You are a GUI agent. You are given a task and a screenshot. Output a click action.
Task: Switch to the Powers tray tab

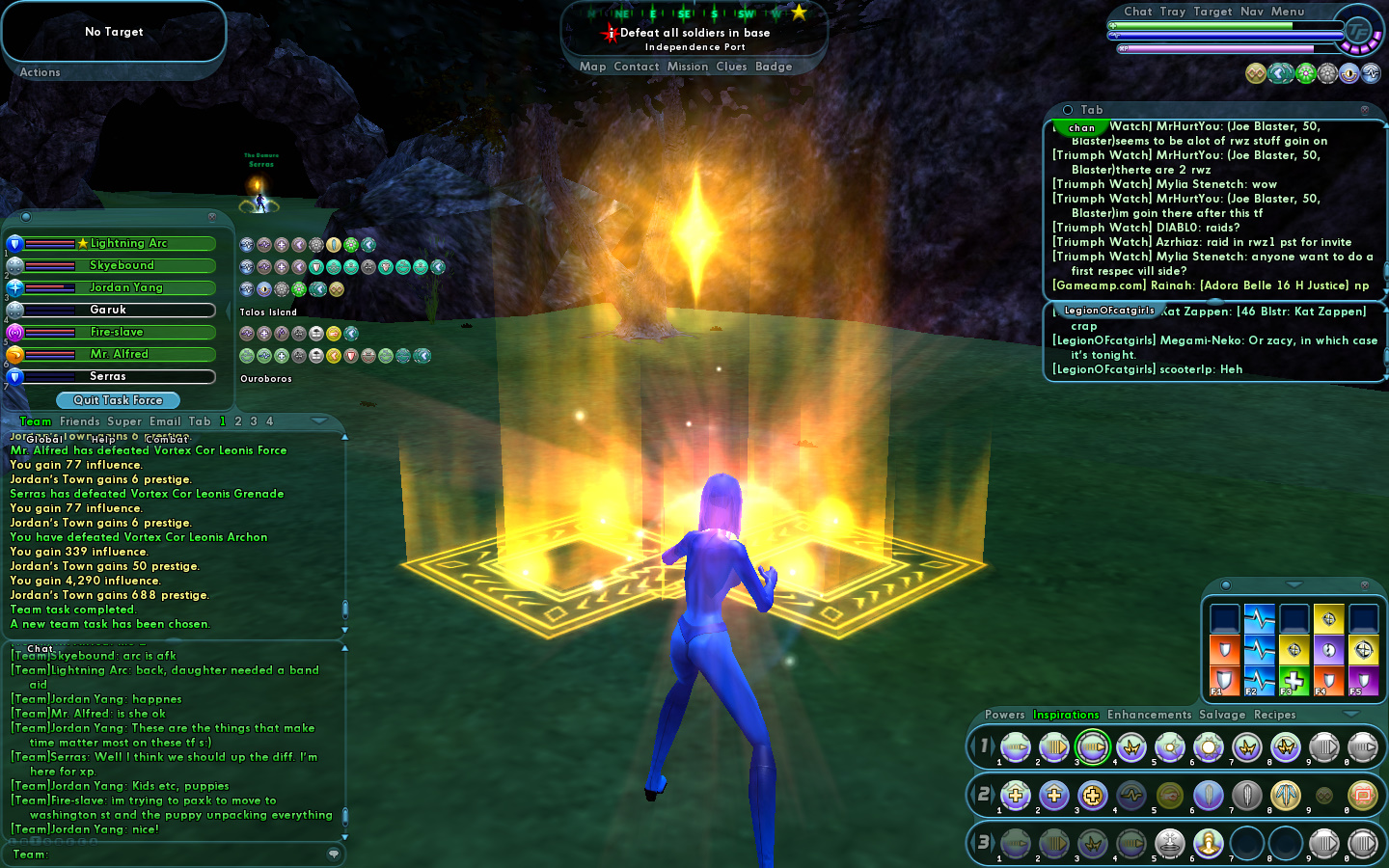pyautogui.click(x=1004, y=715)
